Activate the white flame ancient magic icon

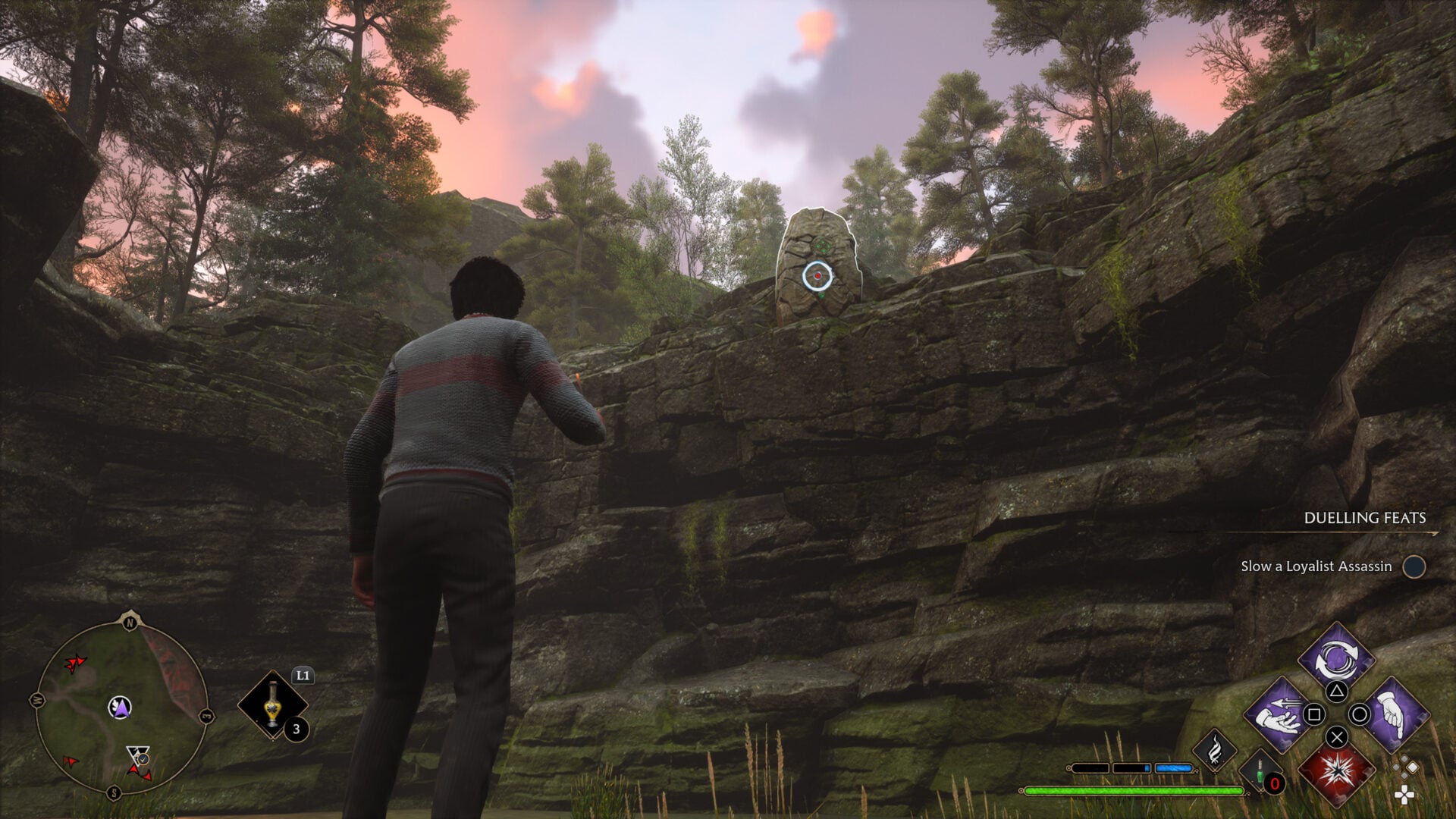coord(1214,750)
